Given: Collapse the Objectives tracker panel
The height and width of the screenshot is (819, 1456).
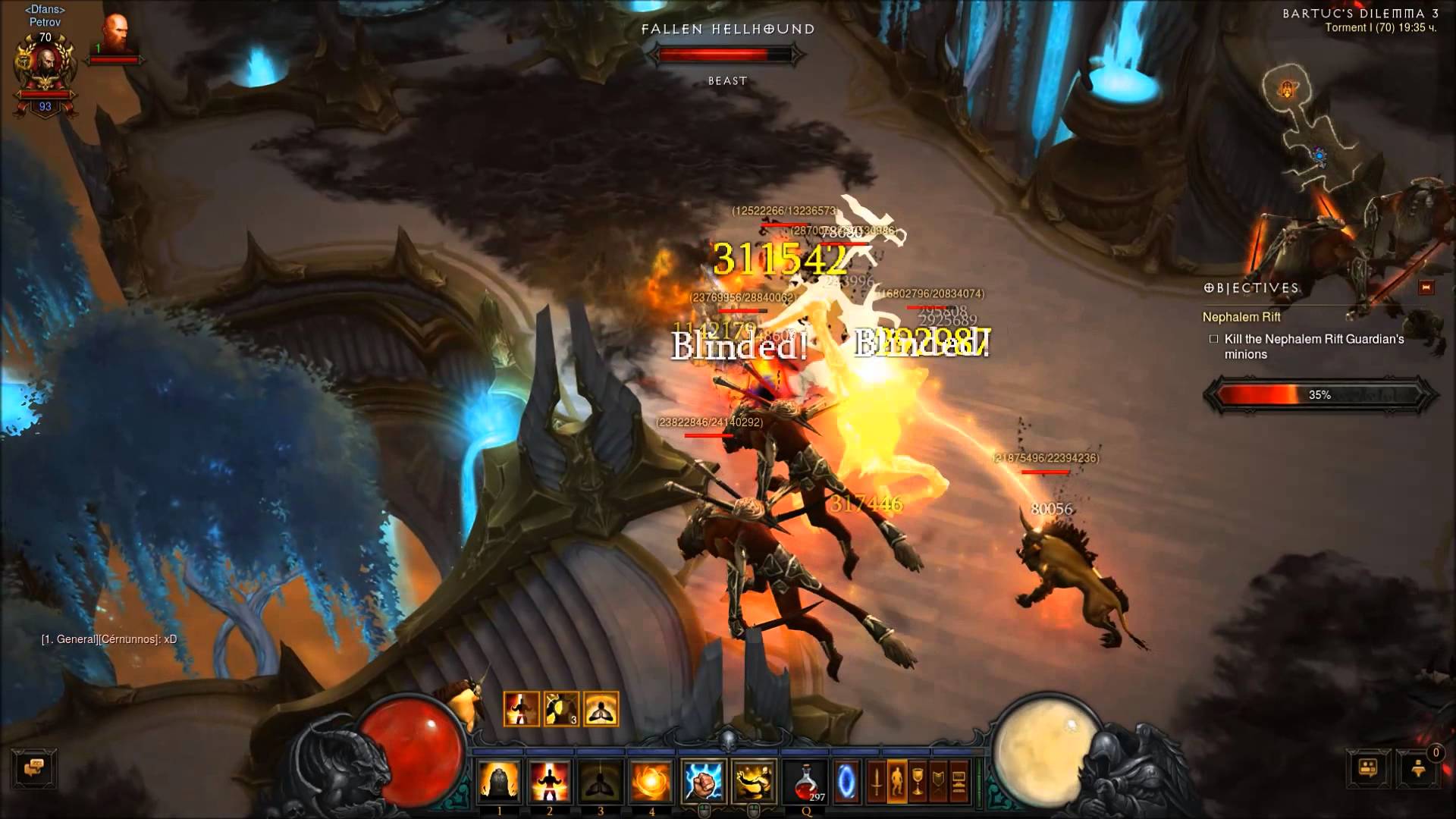Looking at the screenshot, I should tap(1426, 287).
